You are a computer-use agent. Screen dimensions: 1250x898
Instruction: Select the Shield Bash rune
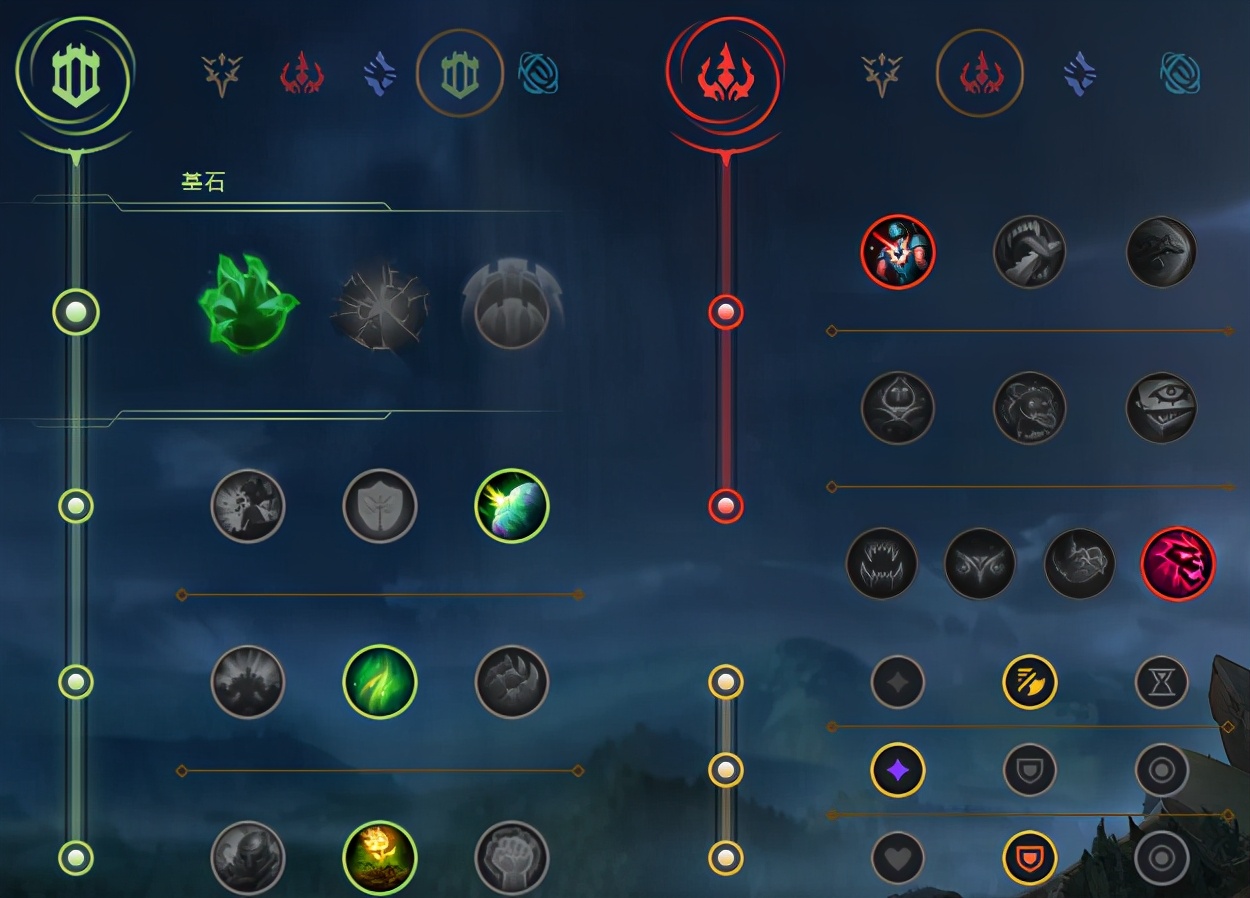tap(511, 506)
